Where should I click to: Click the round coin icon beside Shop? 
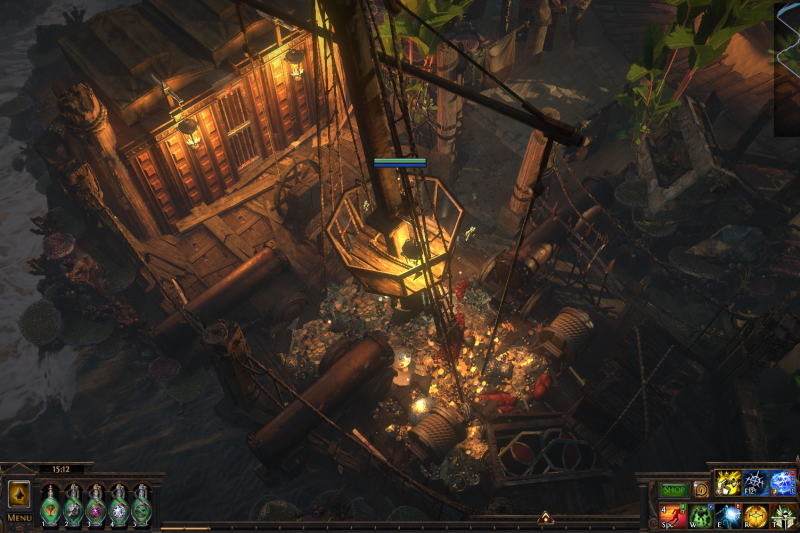pyautogui.click(x=701, y=490)
